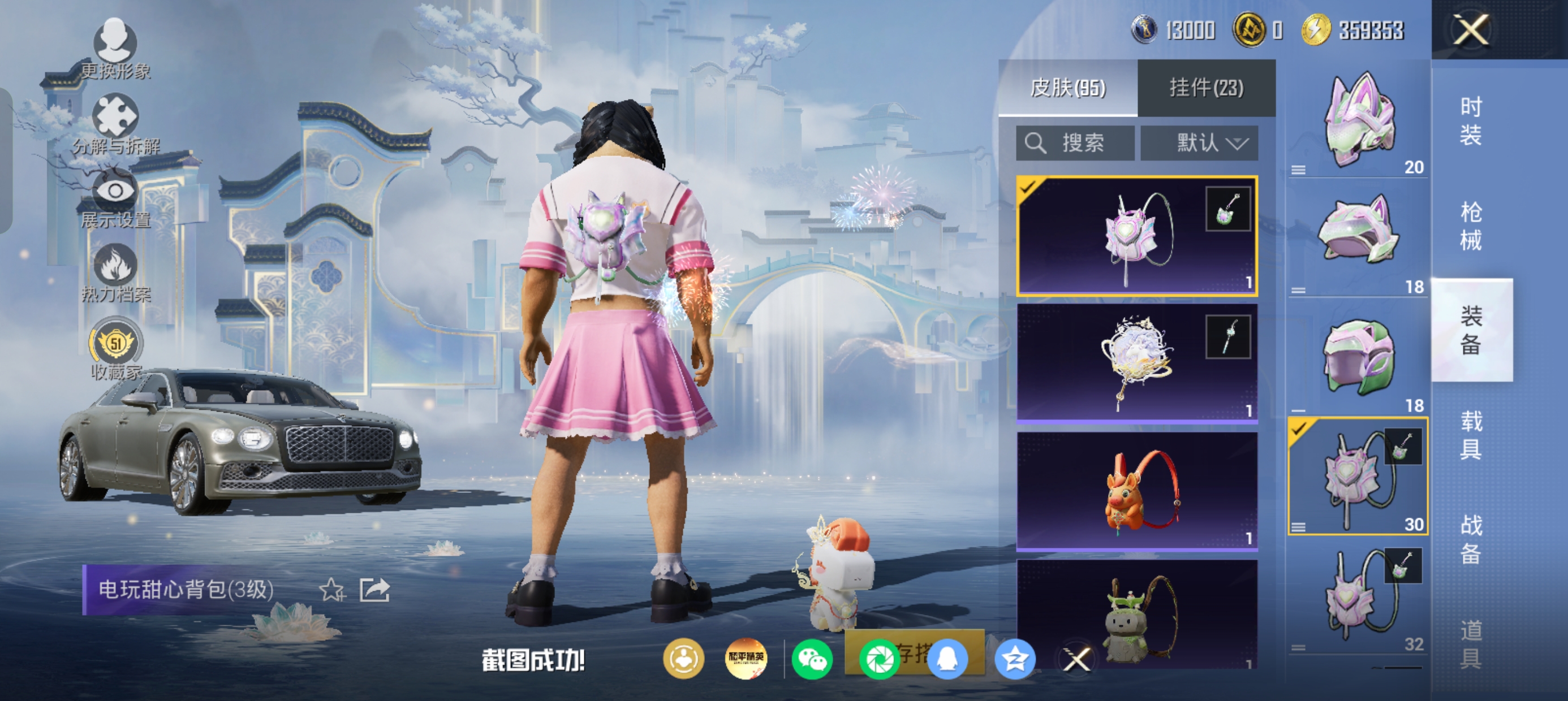Share the screenshot to QQ penguin icon
Screen dimensions: 1568x701
coord(947,659)
